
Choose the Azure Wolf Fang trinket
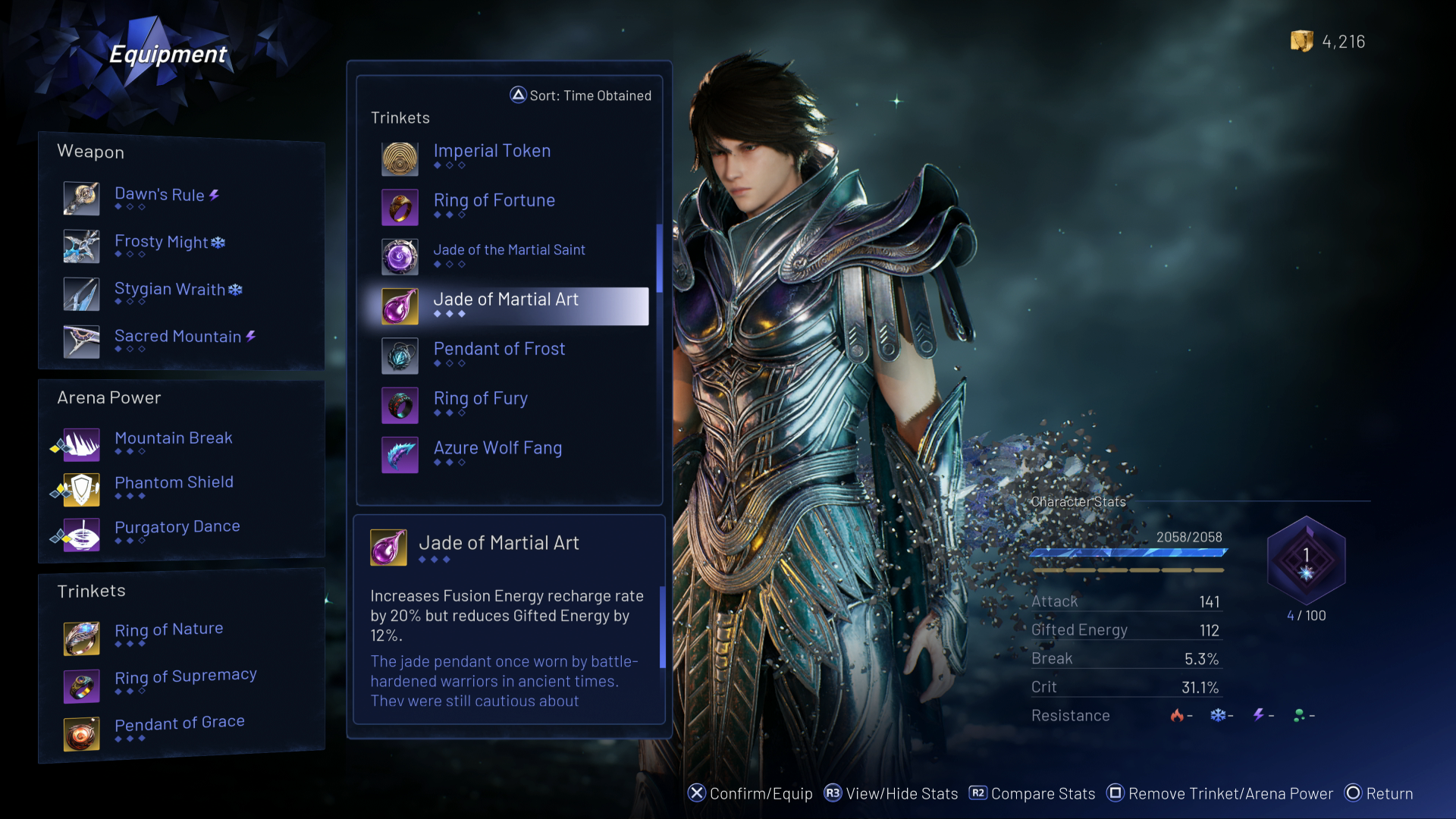coord(497,448)
